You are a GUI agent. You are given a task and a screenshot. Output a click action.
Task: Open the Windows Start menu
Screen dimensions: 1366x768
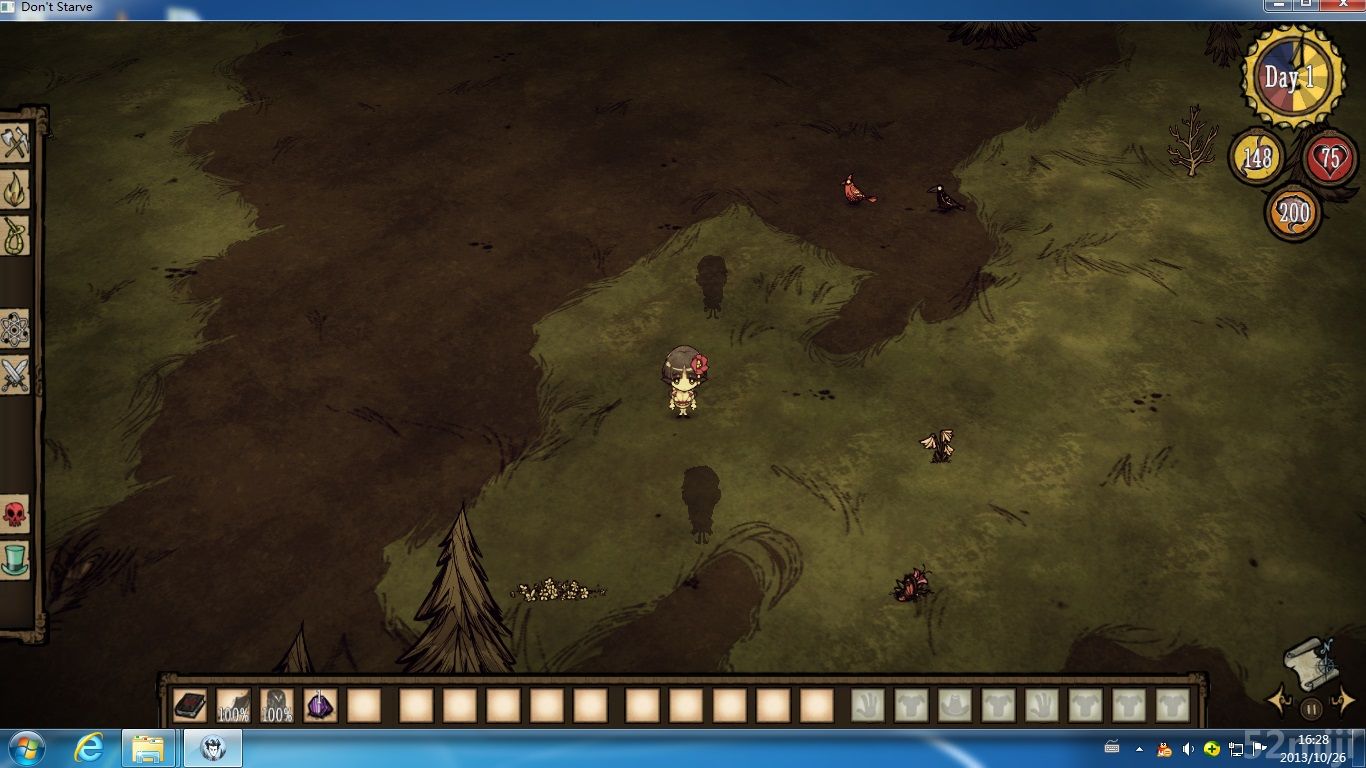[x=25, y=748]
